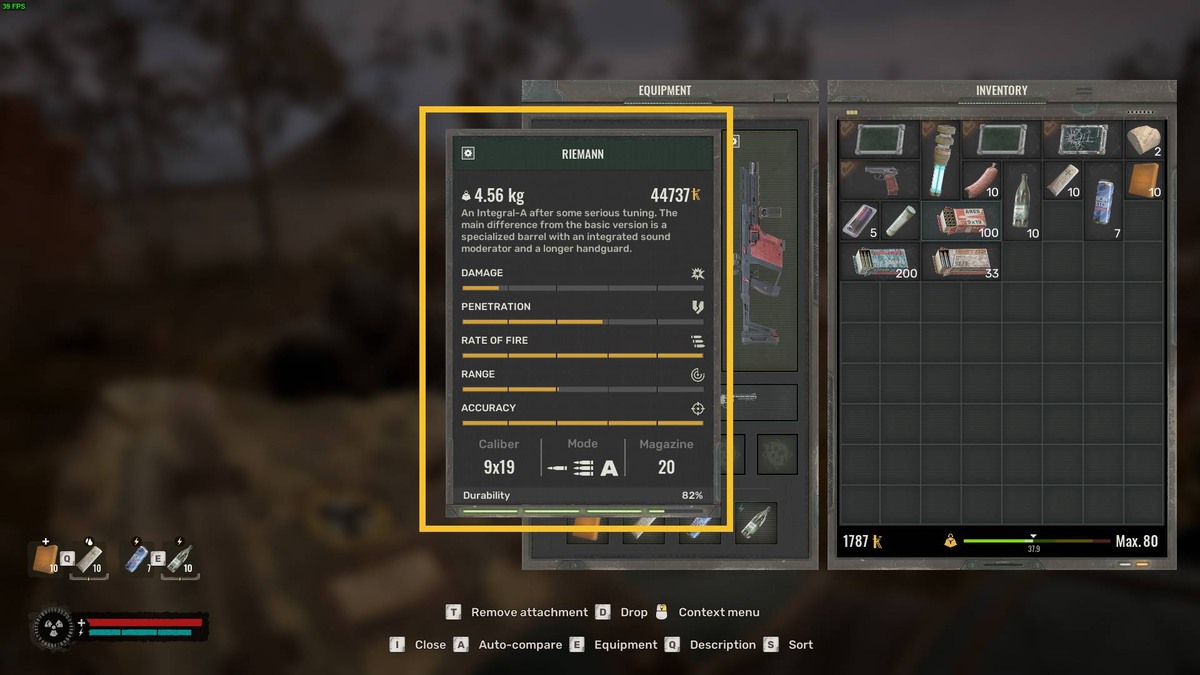Choose the glowing blue tube item
The height and width of the screenshot is (675, 1200).
click(940, 160)
